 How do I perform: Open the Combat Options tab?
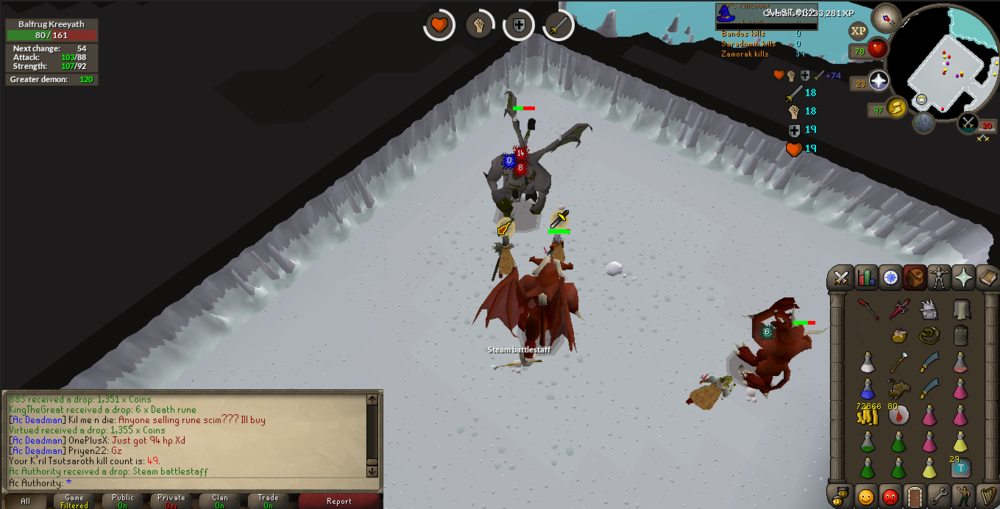(x=841, y=278)
